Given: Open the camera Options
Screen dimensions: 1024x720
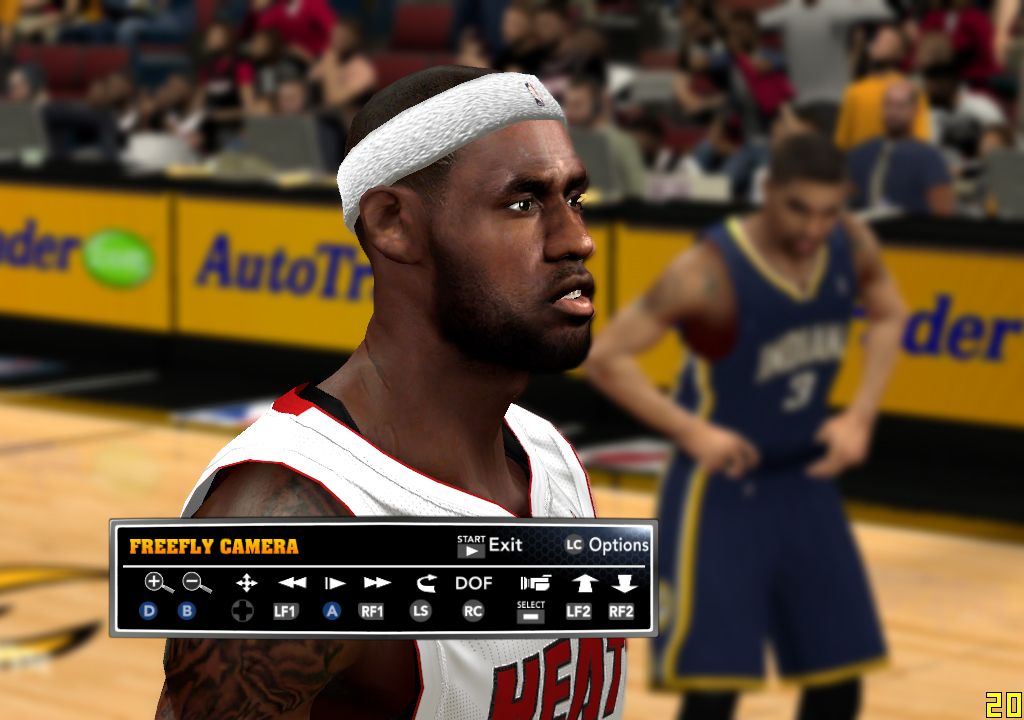Looking at the screenshot, I should 607,545.
